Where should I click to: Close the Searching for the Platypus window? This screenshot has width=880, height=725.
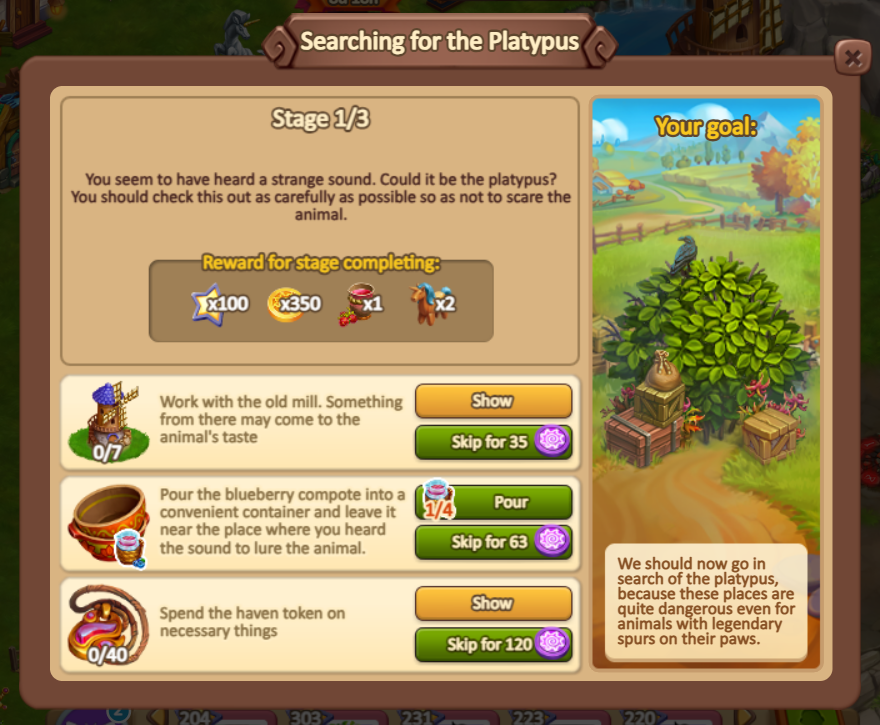tap(852, 58)
